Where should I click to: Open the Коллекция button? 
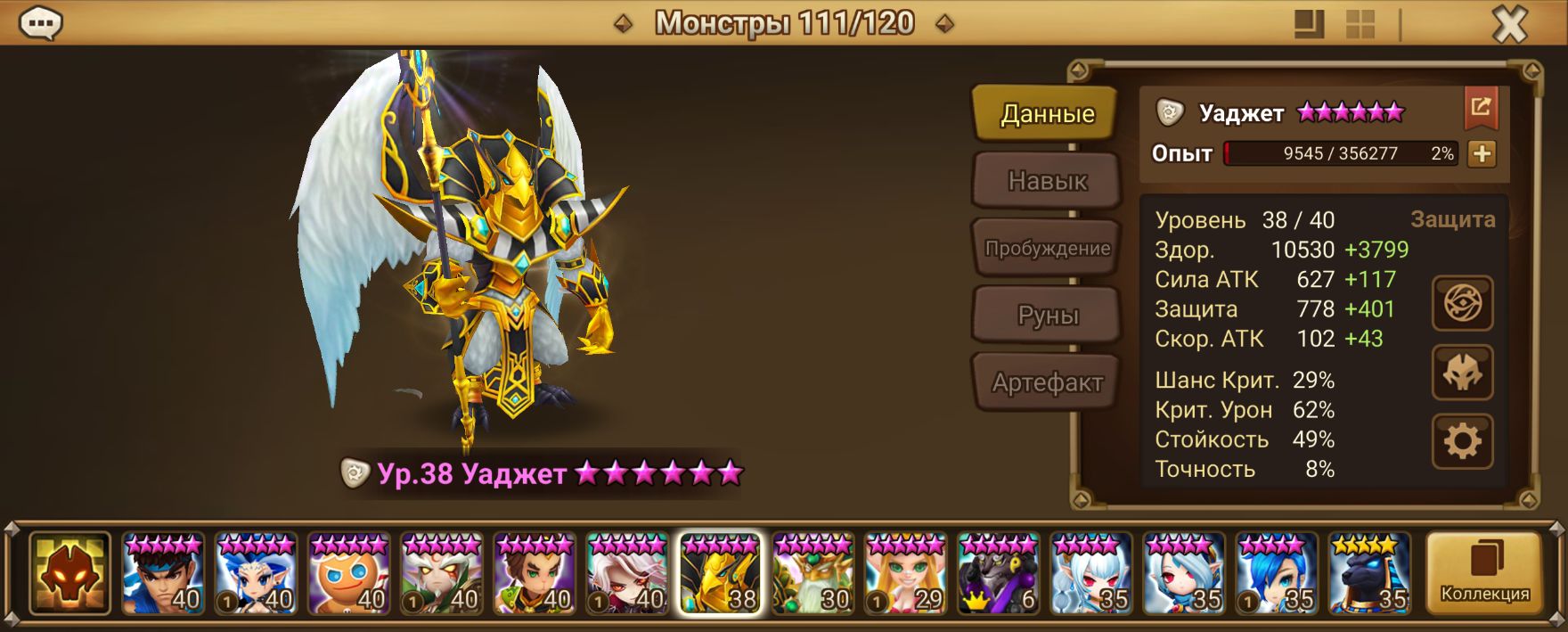(x=1484, y=573)
